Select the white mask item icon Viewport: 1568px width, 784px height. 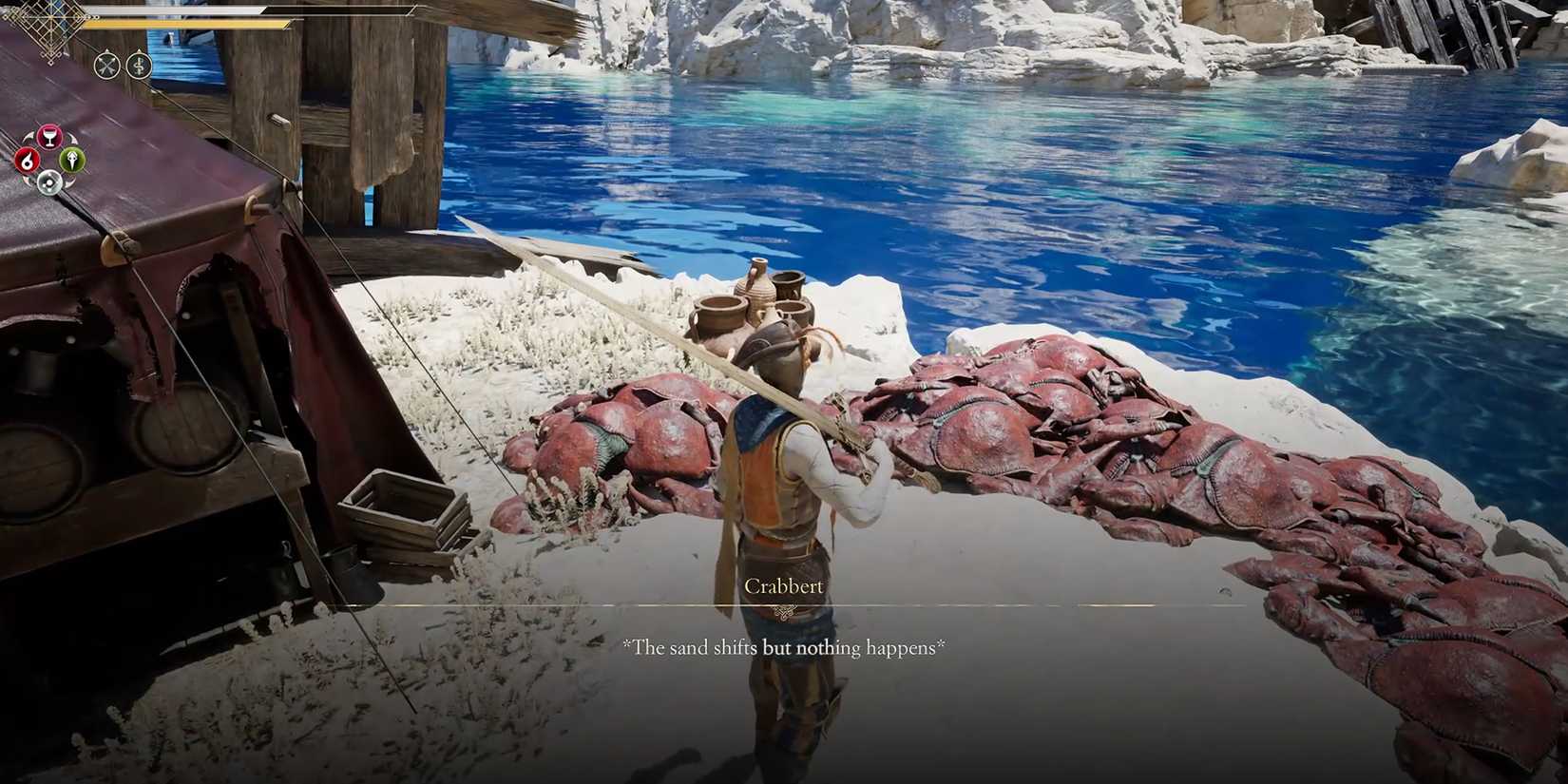49,181
